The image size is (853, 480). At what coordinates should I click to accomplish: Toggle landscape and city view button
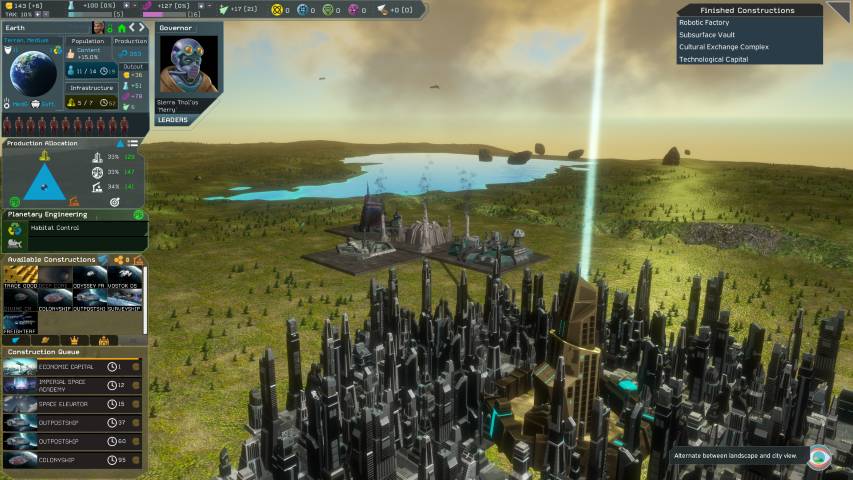click(819, 456)
